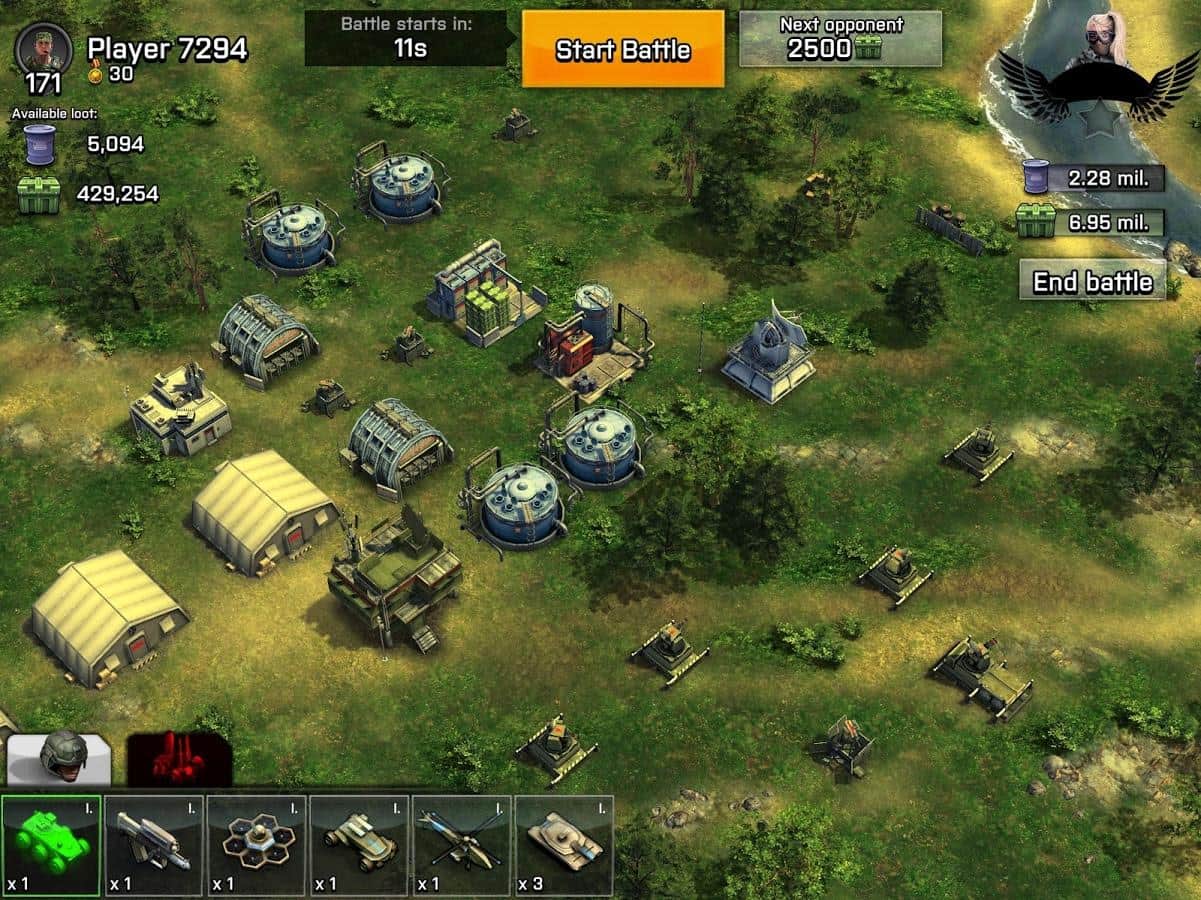The width and height of the screenshot is (1201, 900).
Task: Choose the tank unit slot with x3
Action: tap(565, 845)
